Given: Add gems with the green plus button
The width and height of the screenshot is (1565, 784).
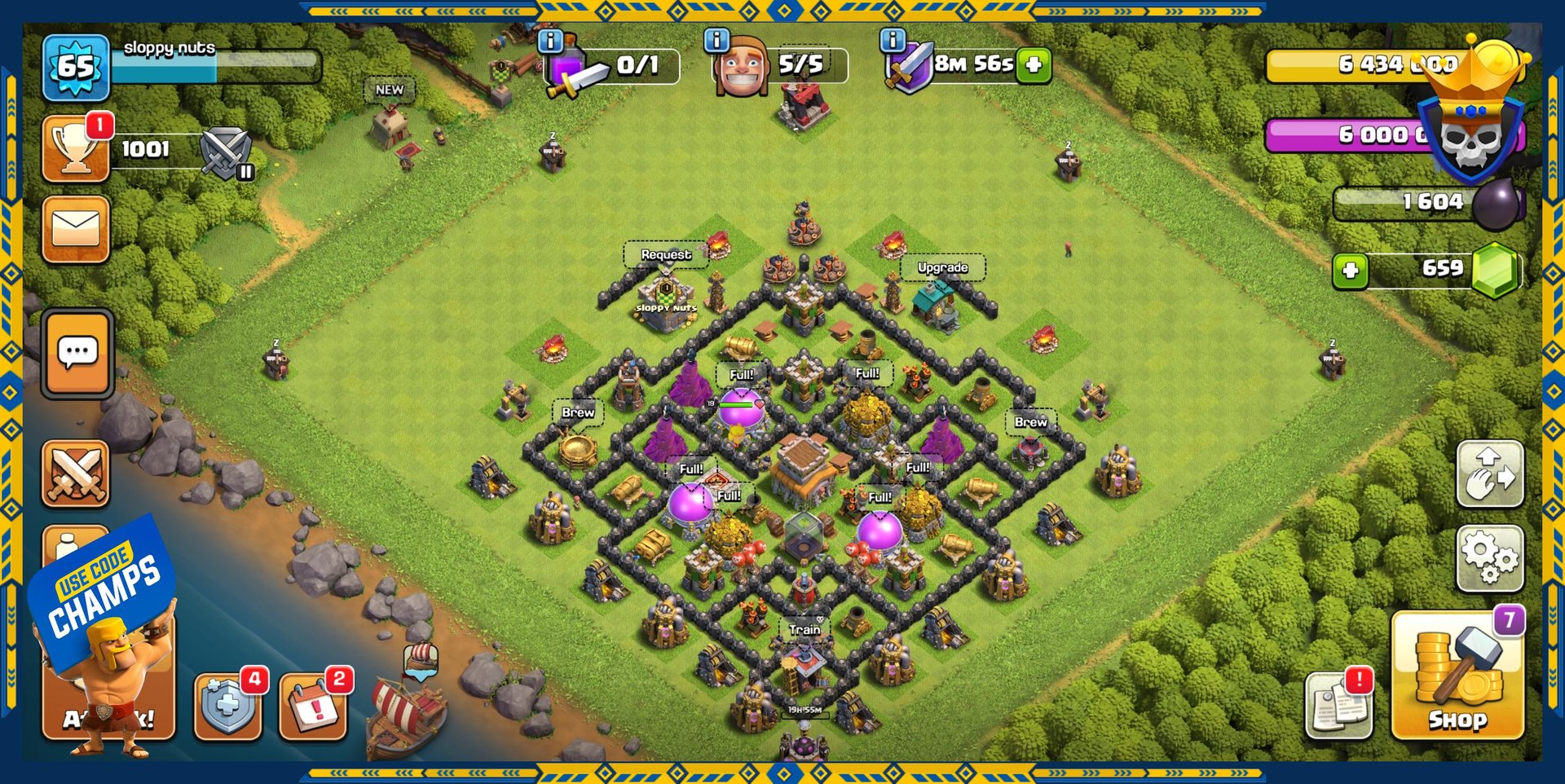Looking at the screenshot, I should click(1350, 270).
